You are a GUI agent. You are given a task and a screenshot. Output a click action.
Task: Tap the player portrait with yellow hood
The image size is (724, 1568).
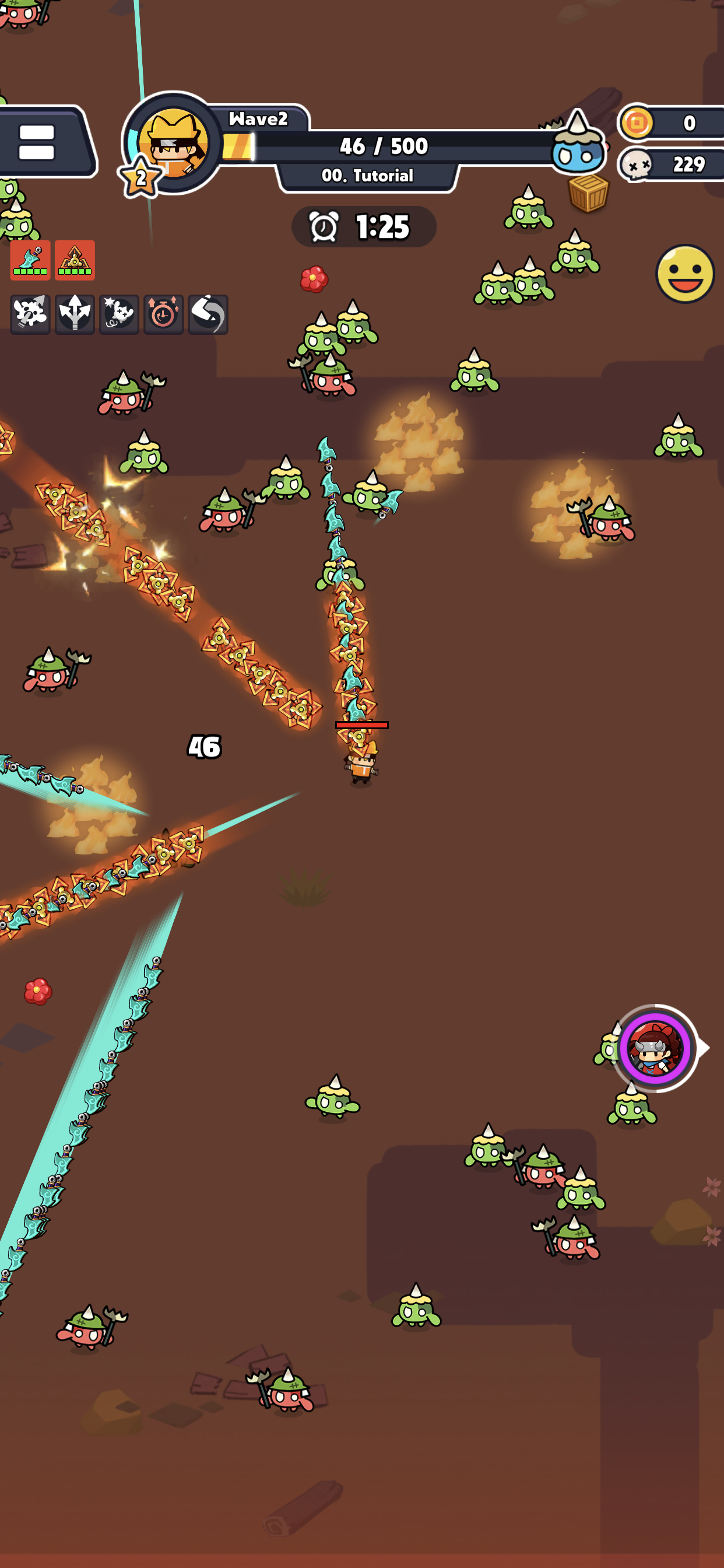point(173,142)
